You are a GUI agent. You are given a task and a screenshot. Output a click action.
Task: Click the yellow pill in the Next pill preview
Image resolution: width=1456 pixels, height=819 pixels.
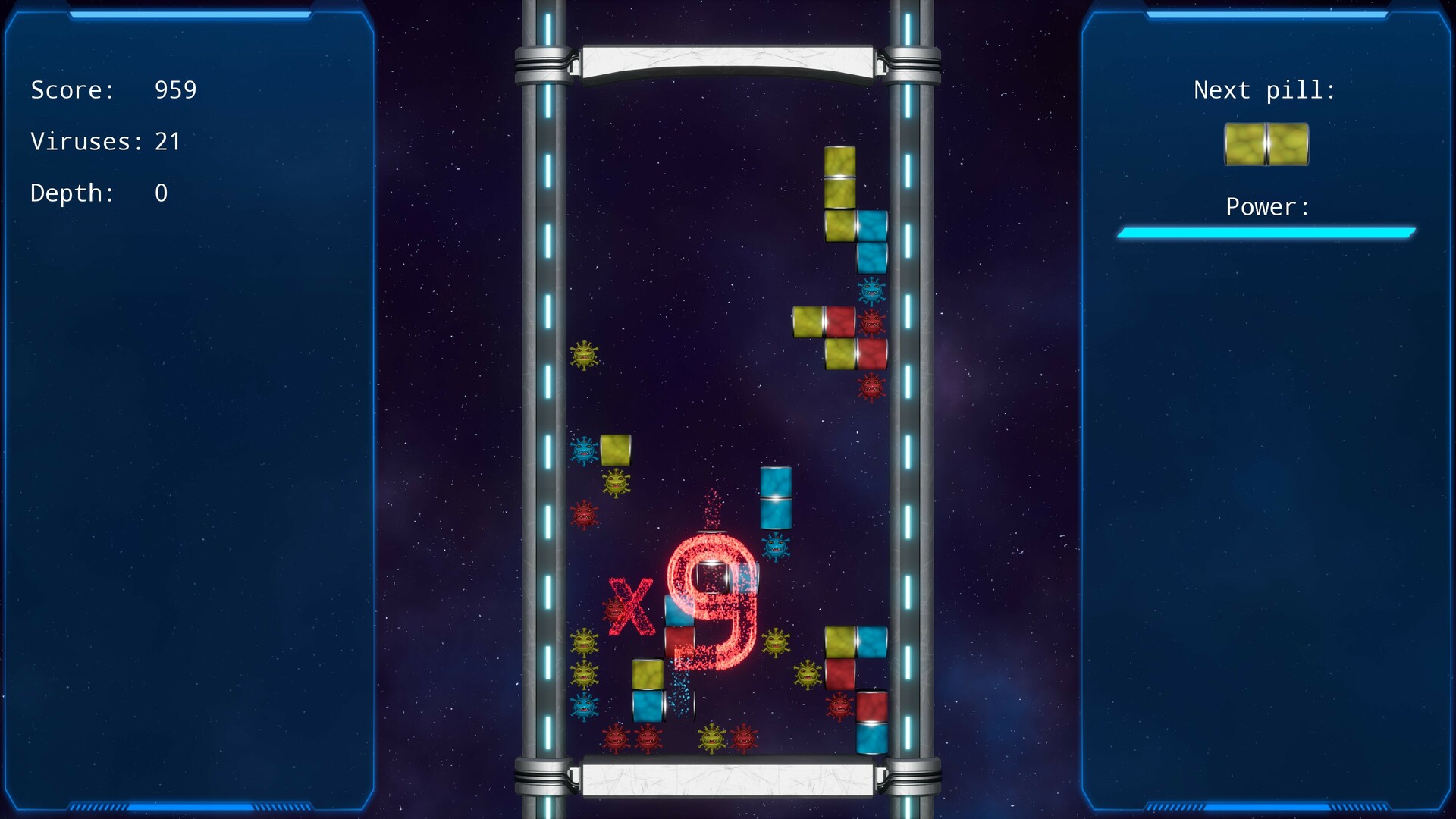tap(1266, 146)
